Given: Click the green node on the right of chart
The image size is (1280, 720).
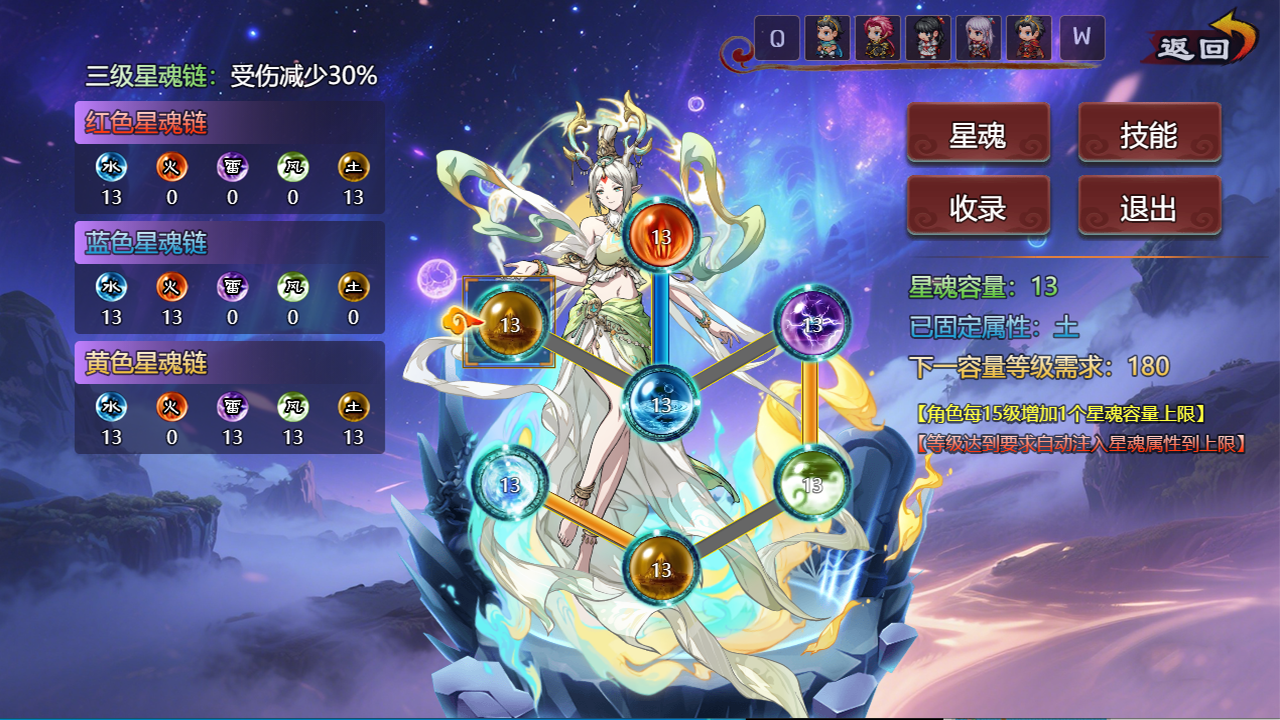Looking at the screenshot, I should 812,483.
